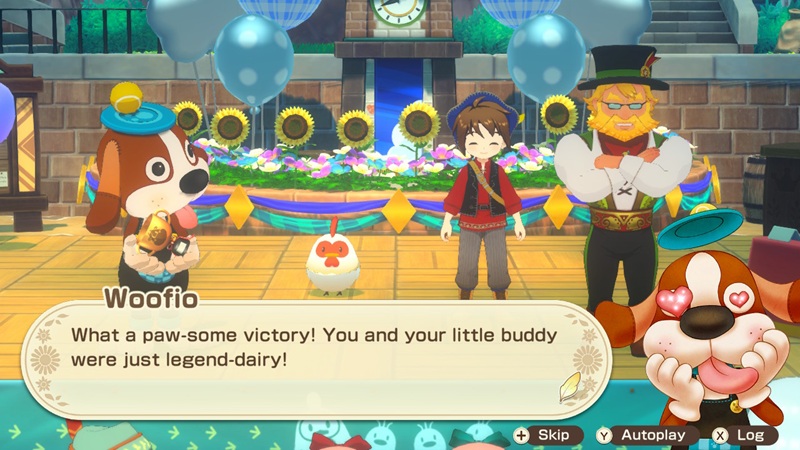Advance Woofio's dialogue using the feather cursor
The image size is (800, 450).
tap(569, 387)
